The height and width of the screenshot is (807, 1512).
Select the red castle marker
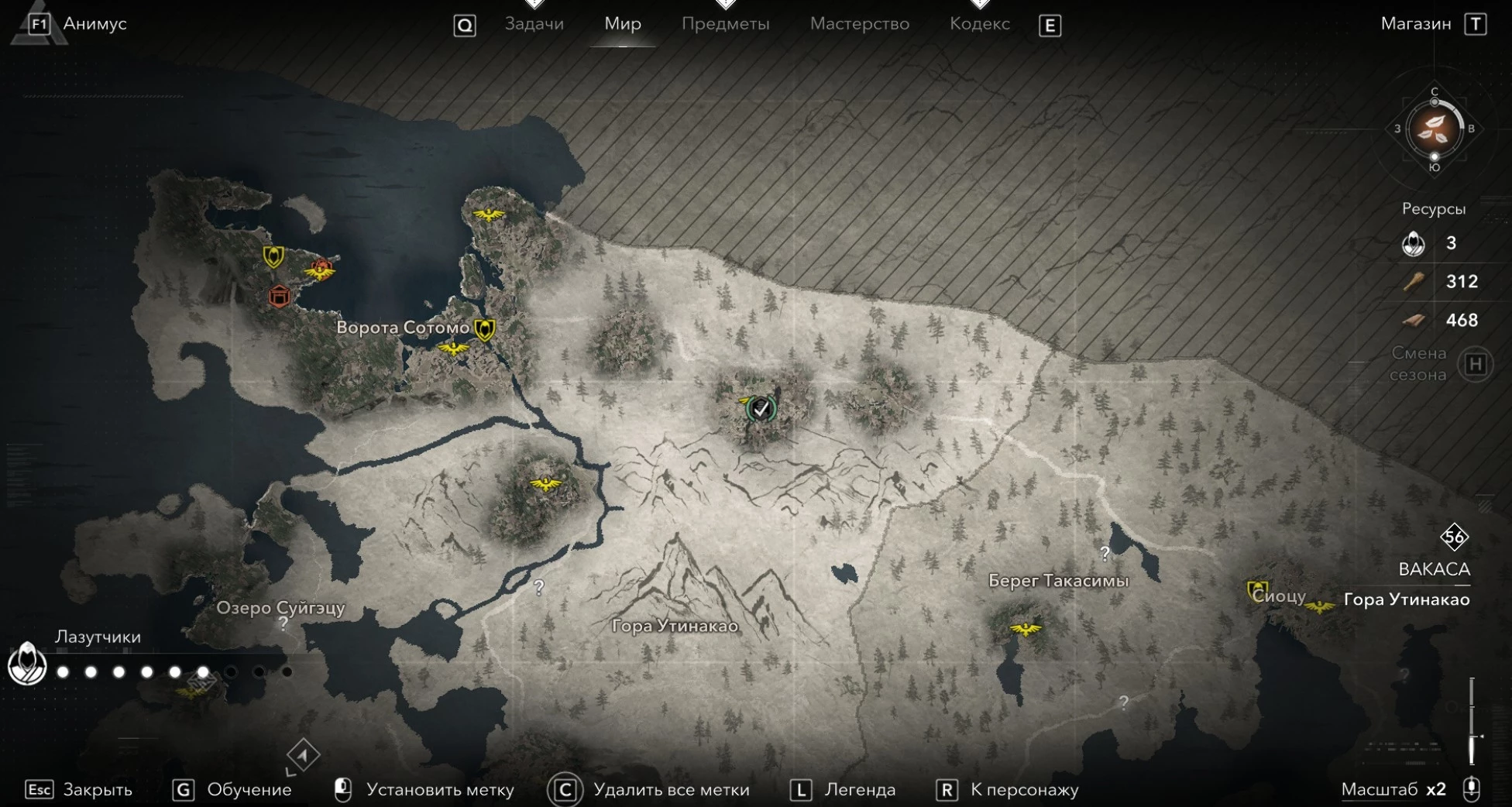coord(279,296)
